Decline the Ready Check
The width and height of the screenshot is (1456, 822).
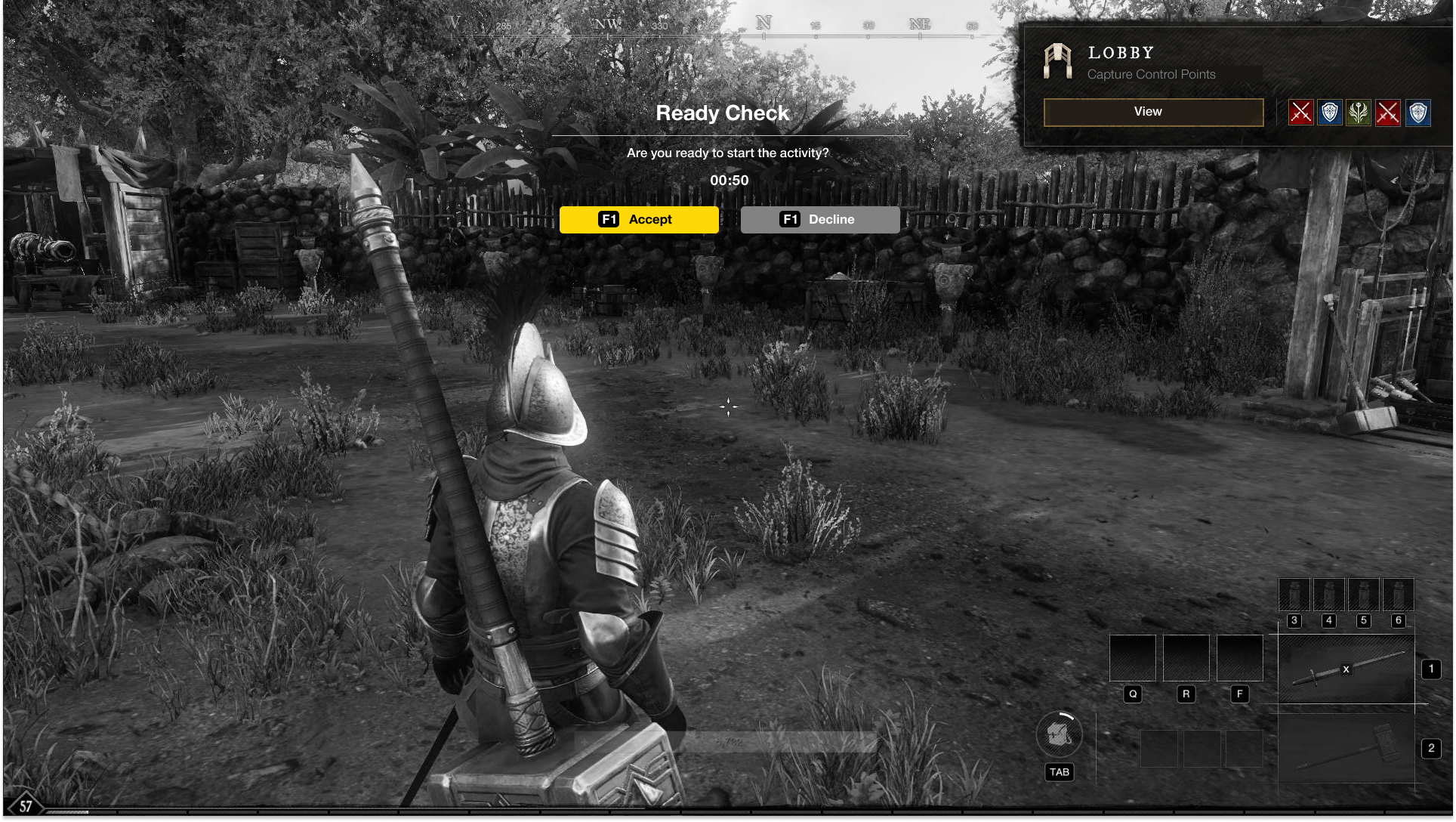point(819,220)
